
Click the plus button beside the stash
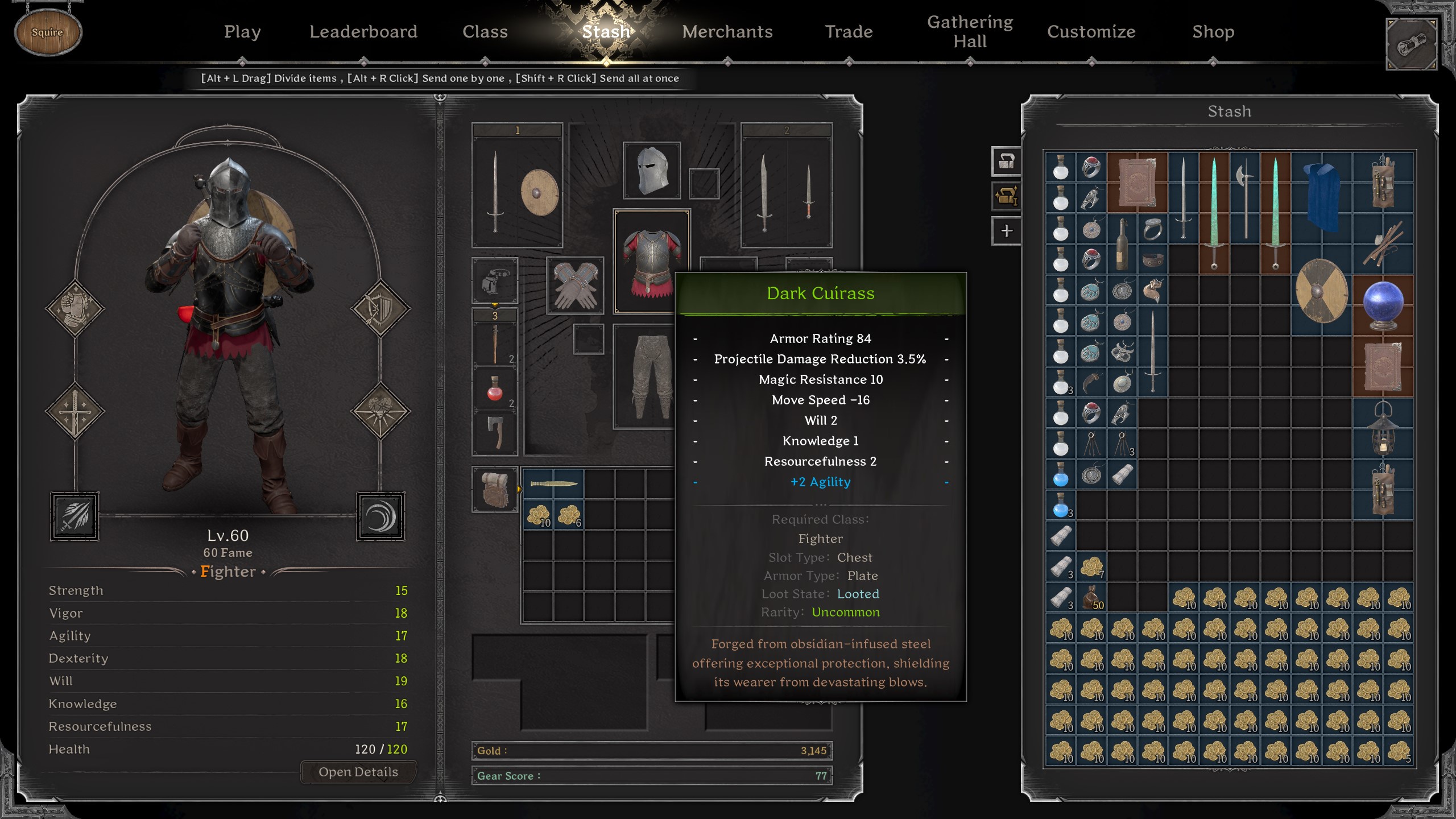click(1006, 231)
